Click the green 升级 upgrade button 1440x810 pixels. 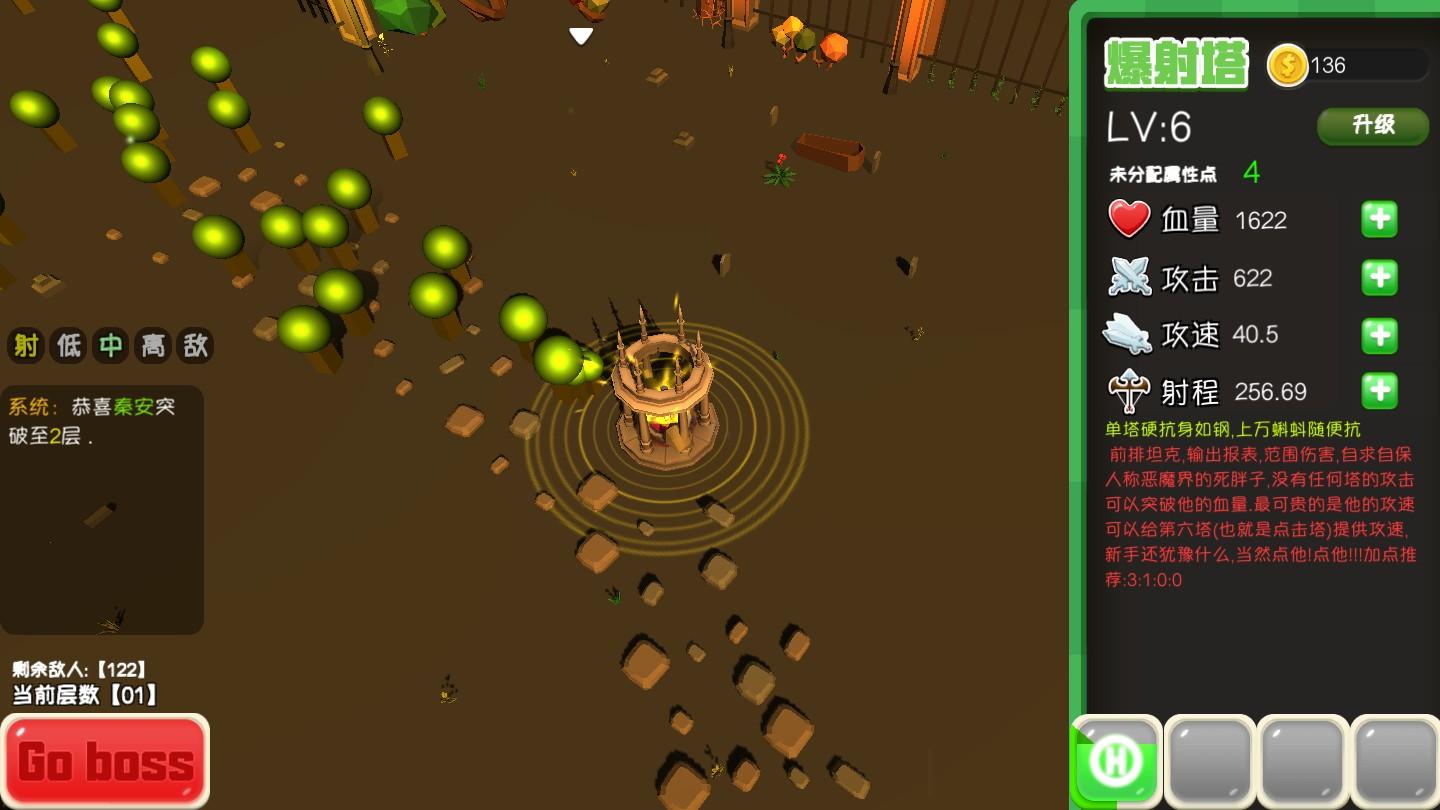[1372, 126]
